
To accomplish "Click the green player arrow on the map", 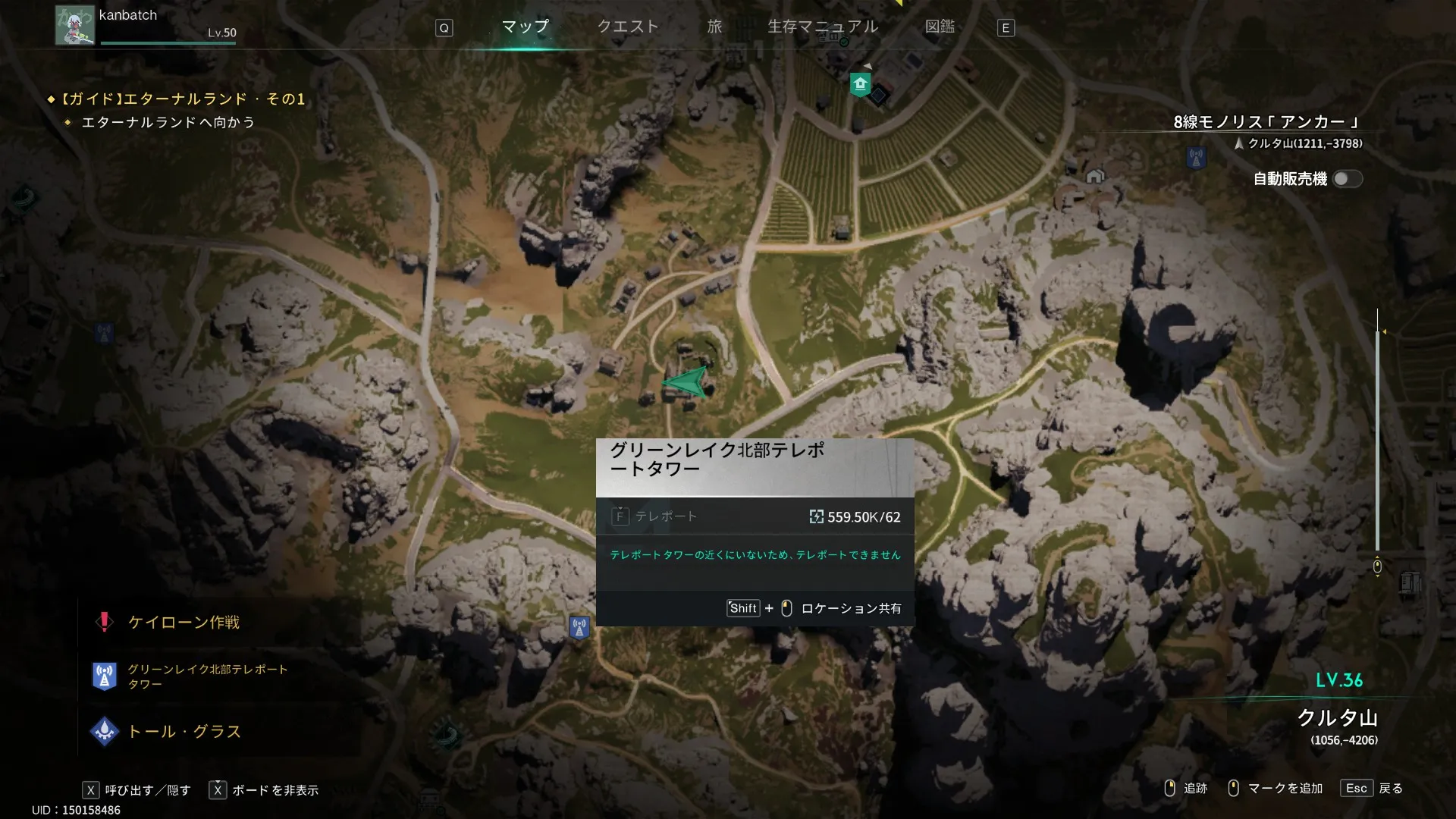I will pos(686,382).
